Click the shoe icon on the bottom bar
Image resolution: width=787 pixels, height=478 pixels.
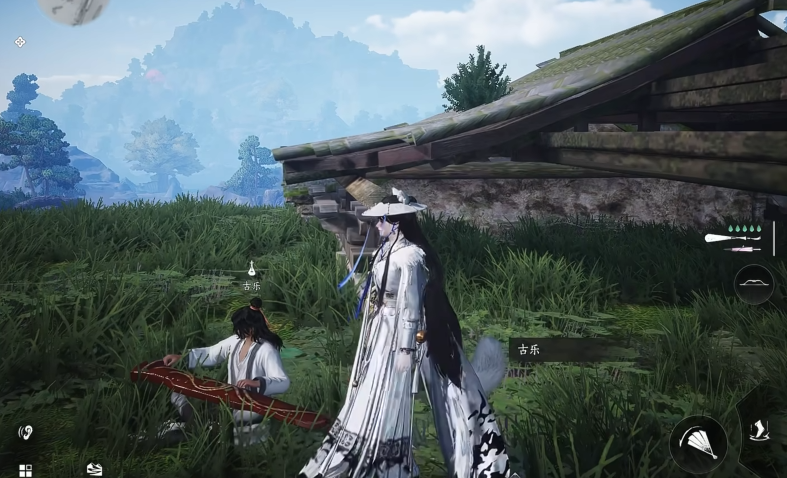94,468
